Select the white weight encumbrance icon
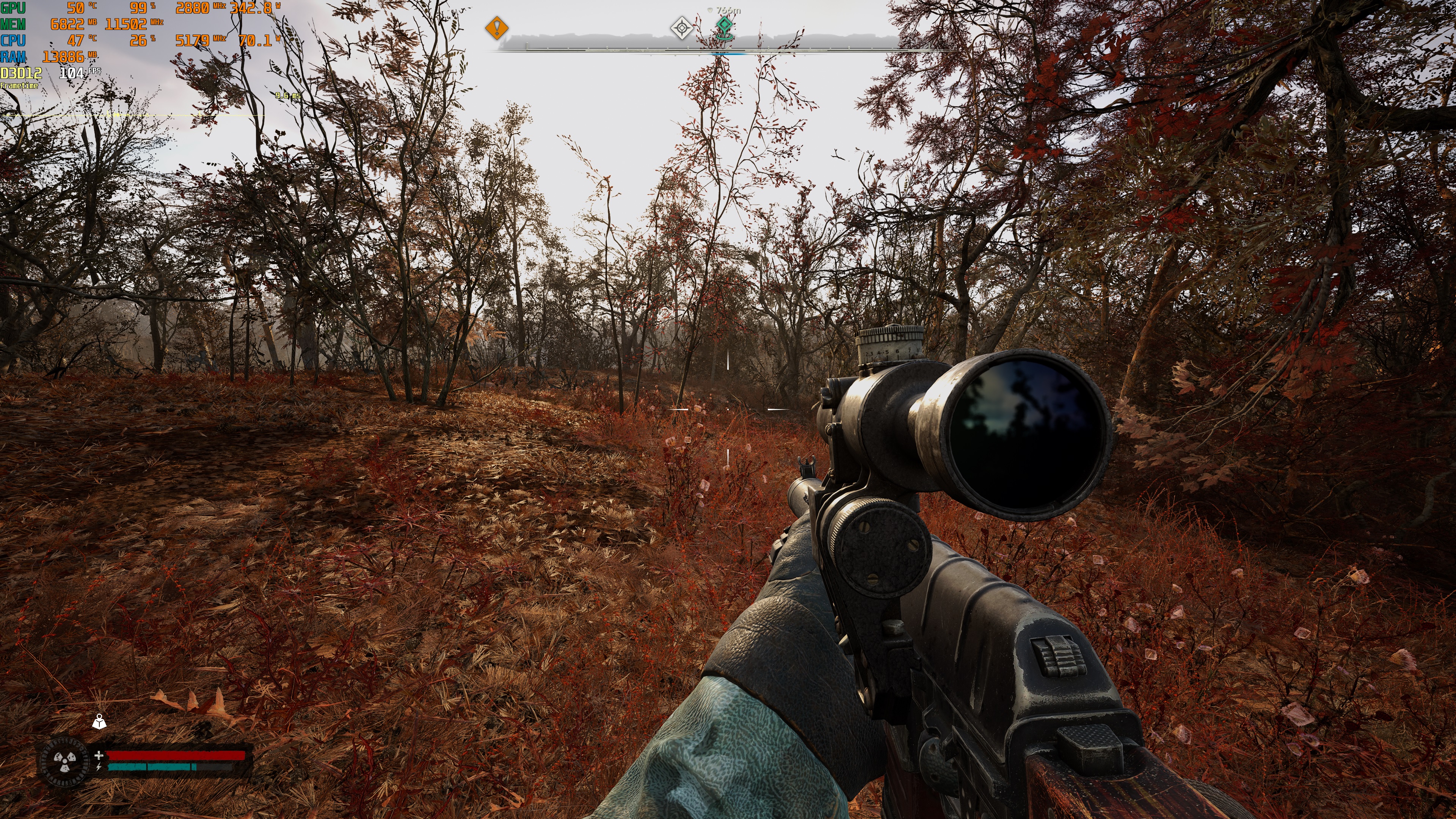 click(x=99, y=722)
